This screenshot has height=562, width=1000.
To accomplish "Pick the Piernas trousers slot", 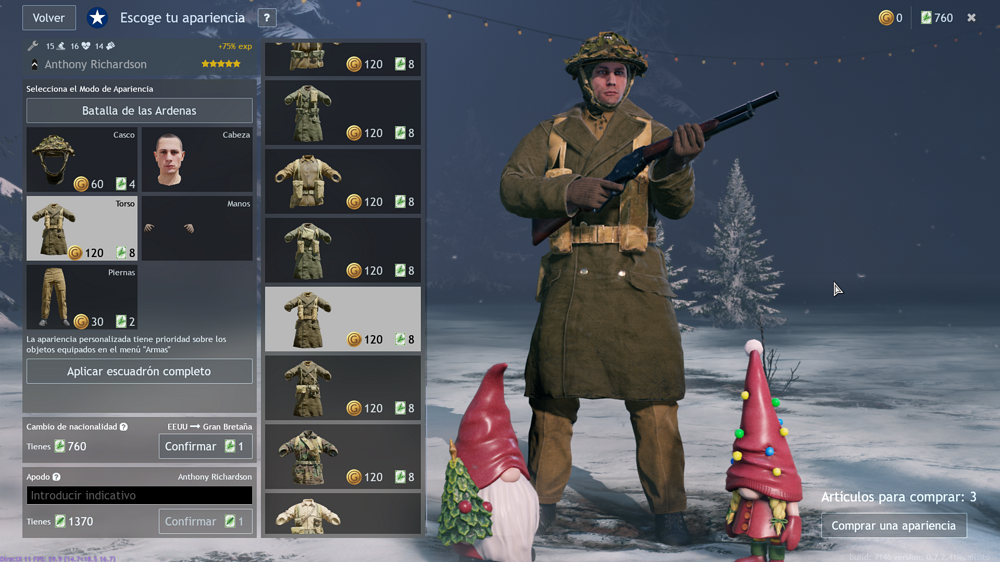I will (x=82, y=298).
